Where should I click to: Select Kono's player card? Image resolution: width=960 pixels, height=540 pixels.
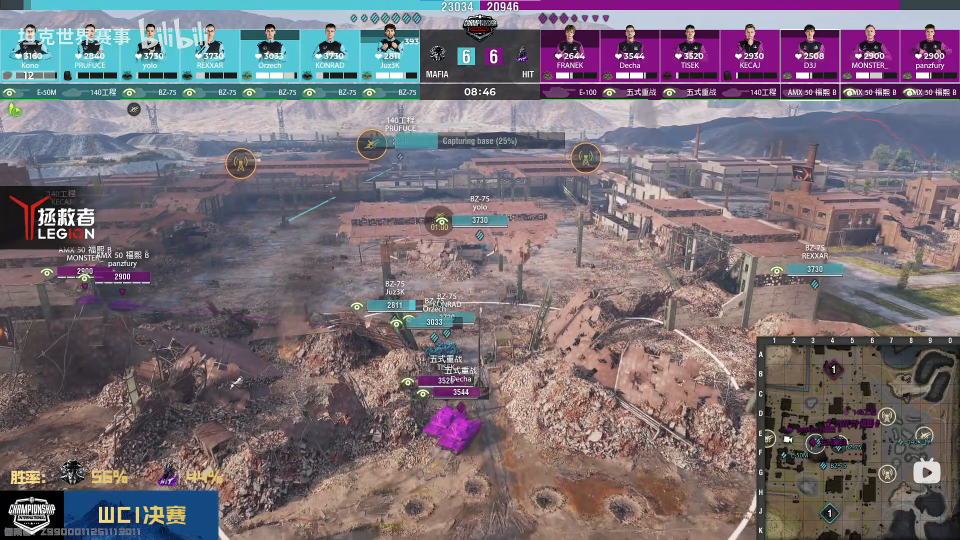[30, 52]
